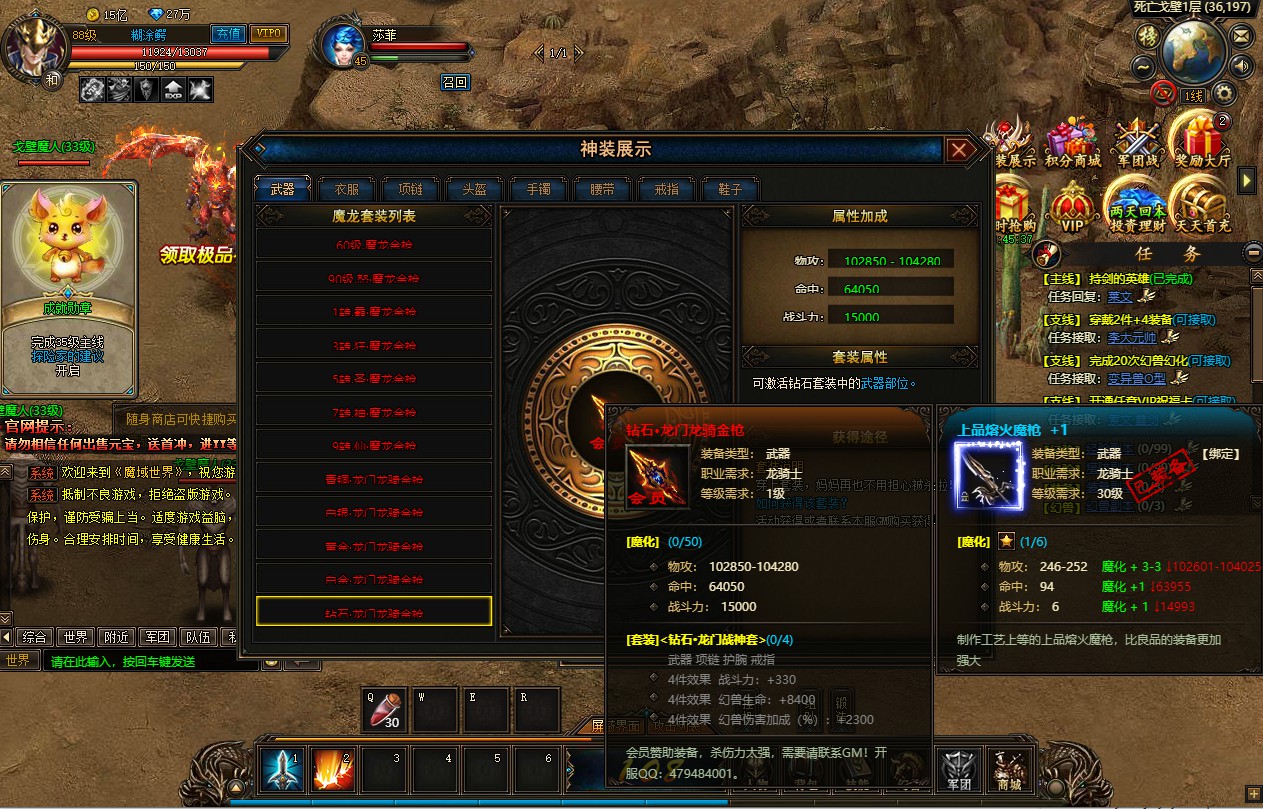Use the red potion in slot Q
Screen dimensions: 1263x809
[385, 711]
